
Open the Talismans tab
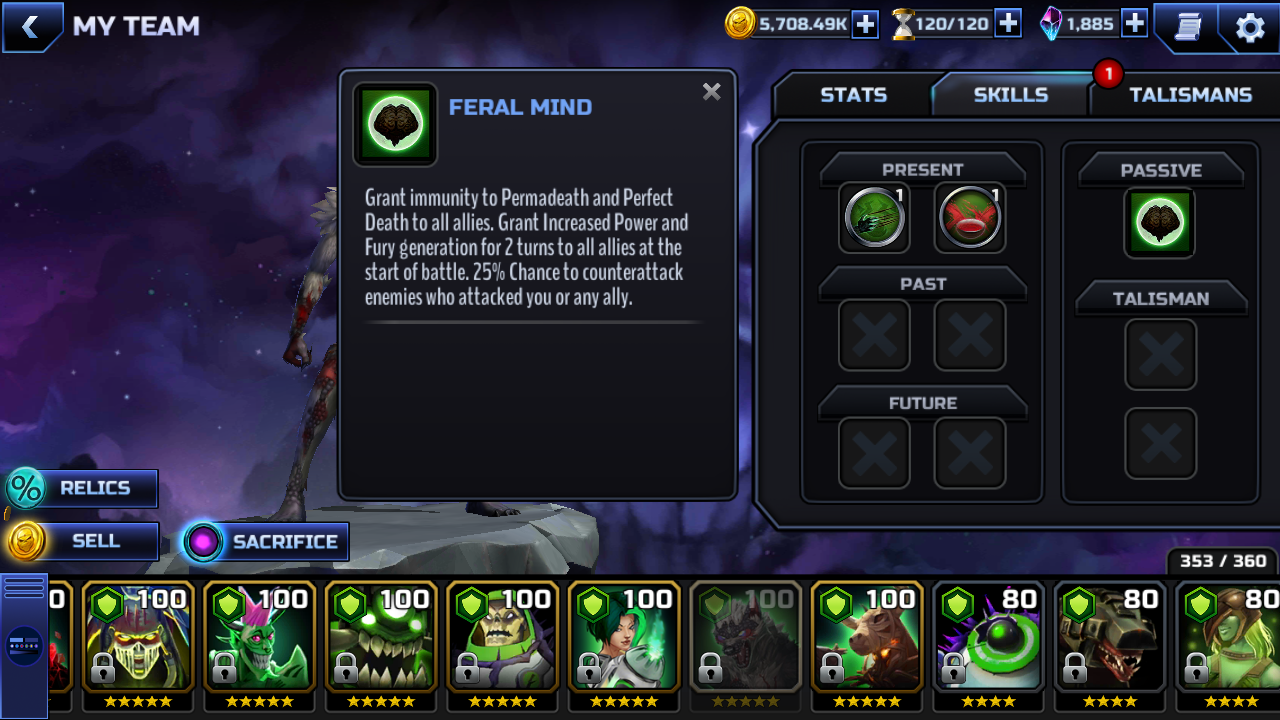pyautogui.click(x=1189, y=95)
